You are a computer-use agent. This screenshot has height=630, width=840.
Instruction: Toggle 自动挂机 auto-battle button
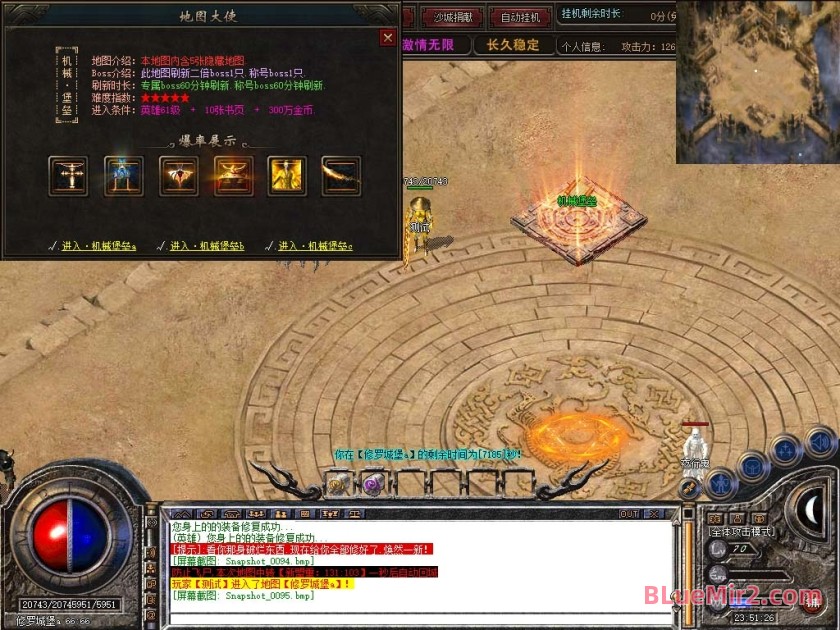coord(520,17)
